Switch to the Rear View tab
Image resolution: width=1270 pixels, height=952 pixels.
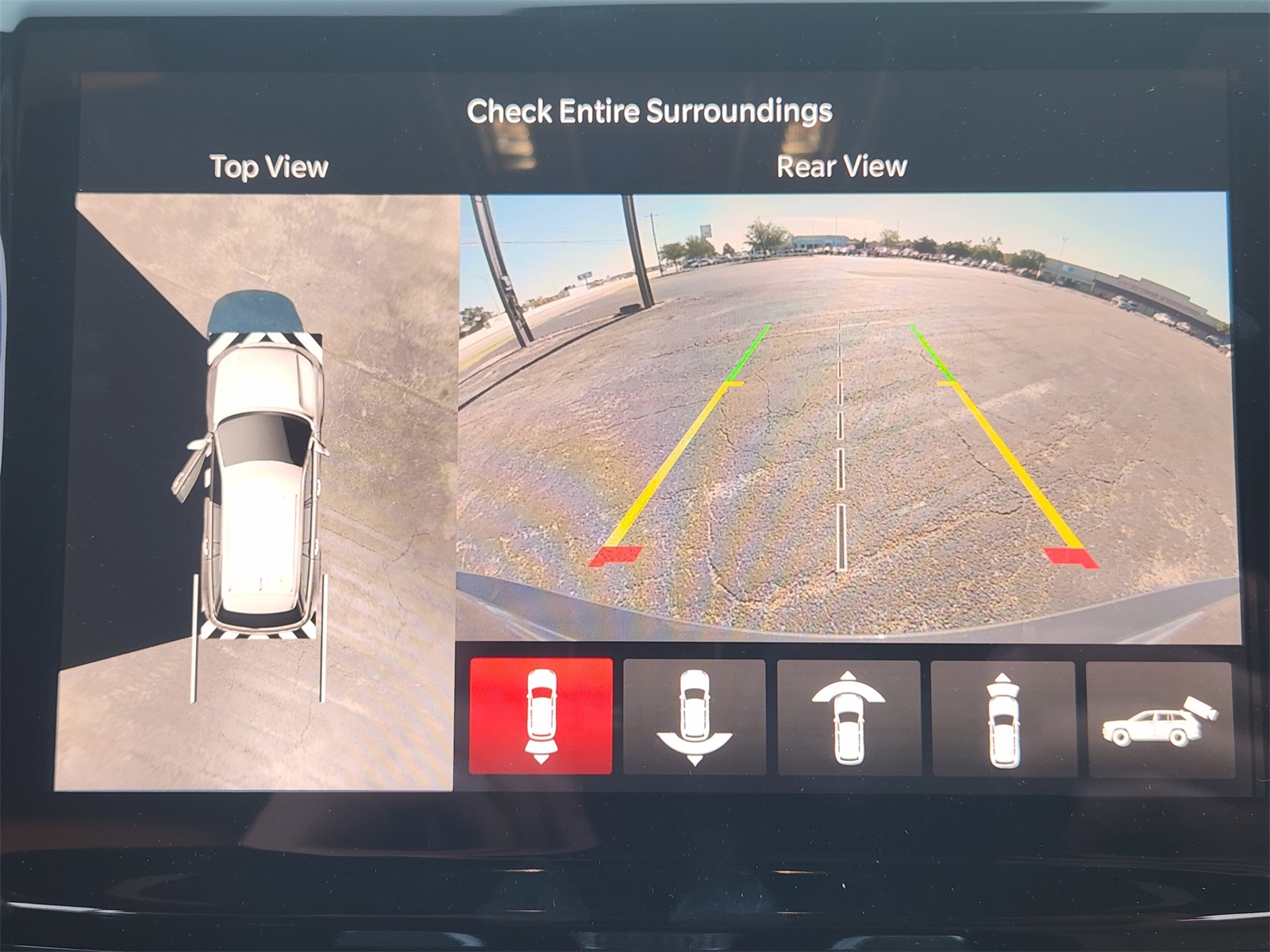click(840, 167)
